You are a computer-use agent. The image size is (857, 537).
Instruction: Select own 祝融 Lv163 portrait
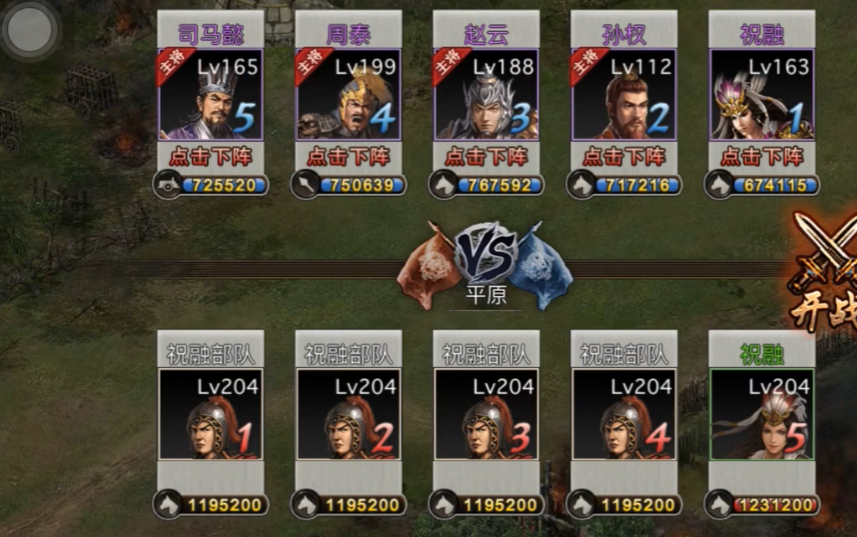coord(761,96)
